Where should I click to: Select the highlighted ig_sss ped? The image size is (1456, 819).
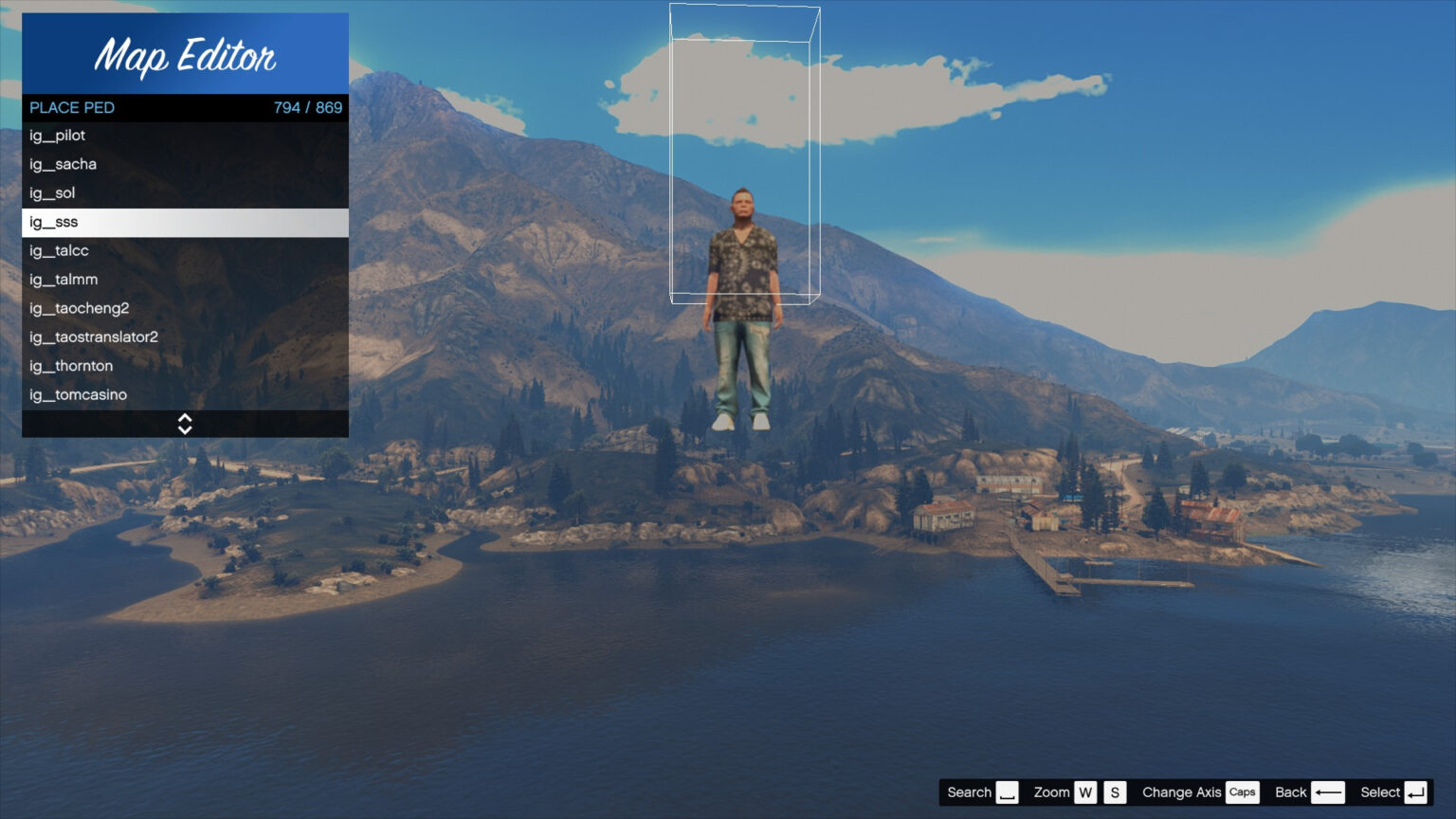pyautogui.click(x=185, y=222)
